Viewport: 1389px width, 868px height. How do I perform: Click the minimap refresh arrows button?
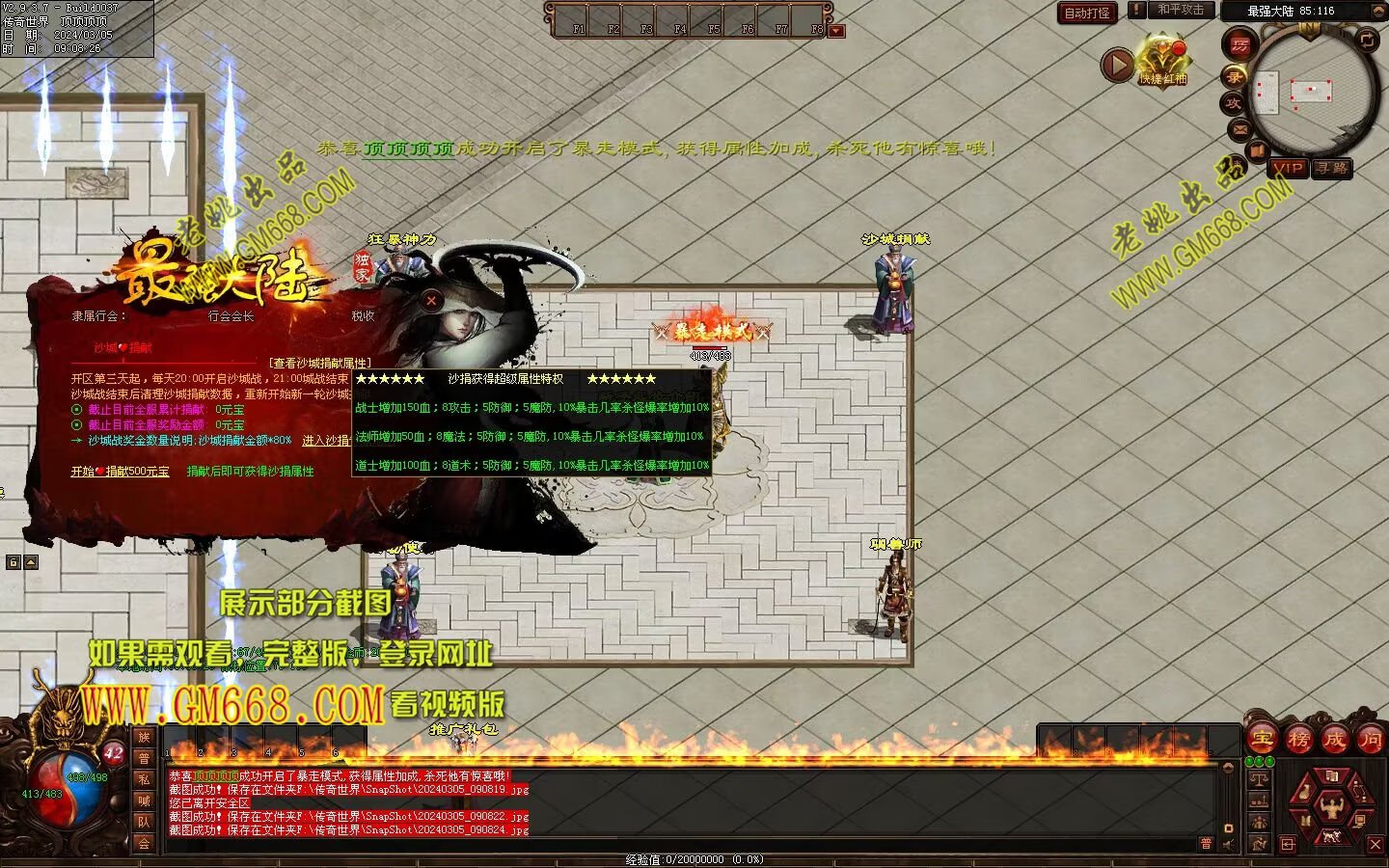click(x=1367, y=40)
